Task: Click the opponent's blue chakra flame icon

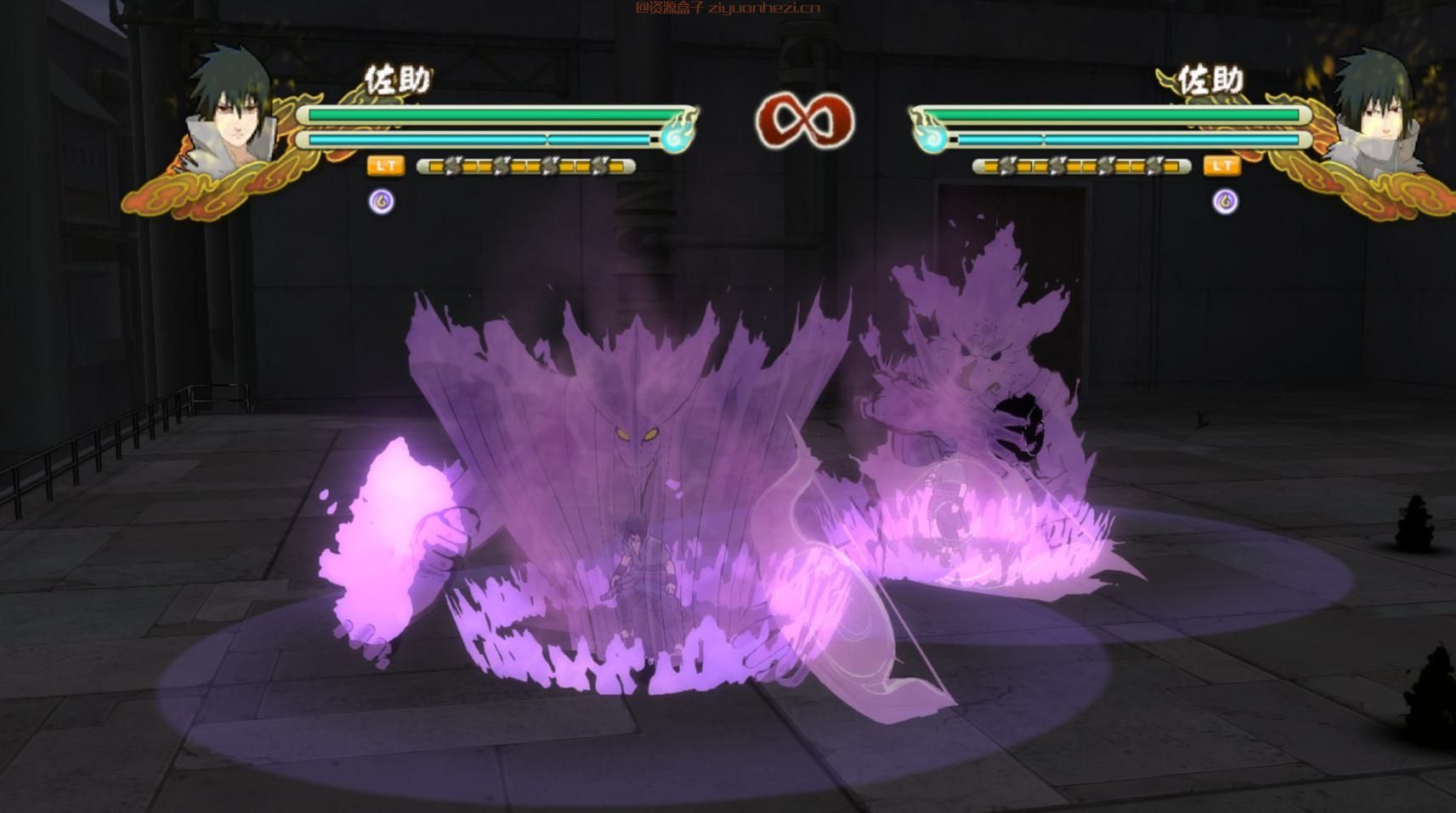Action: (x=931, y=134)
